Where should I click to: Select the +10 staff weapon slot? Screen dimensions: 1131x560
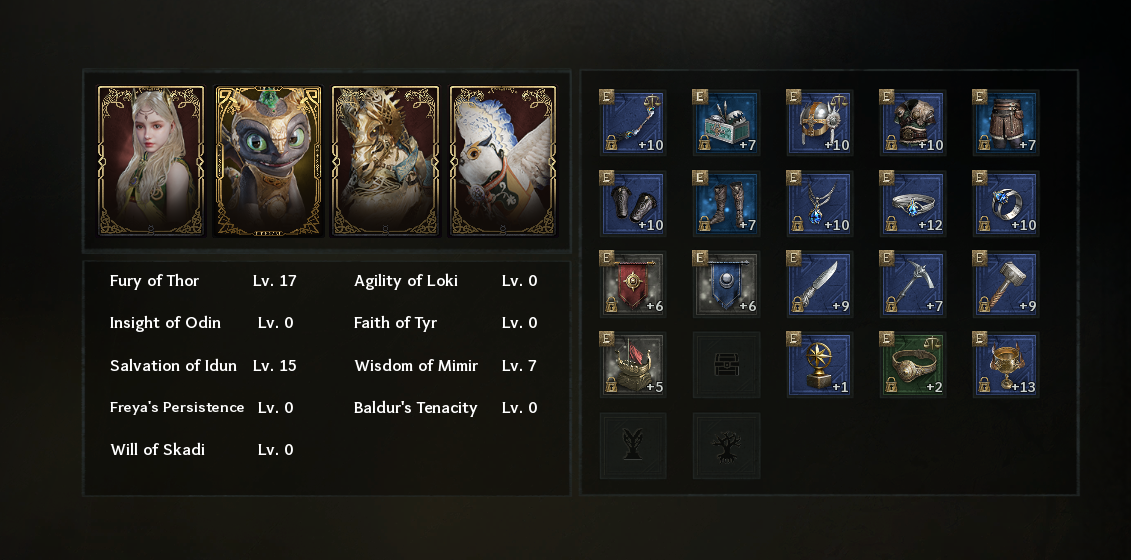[x=632, y=123]
